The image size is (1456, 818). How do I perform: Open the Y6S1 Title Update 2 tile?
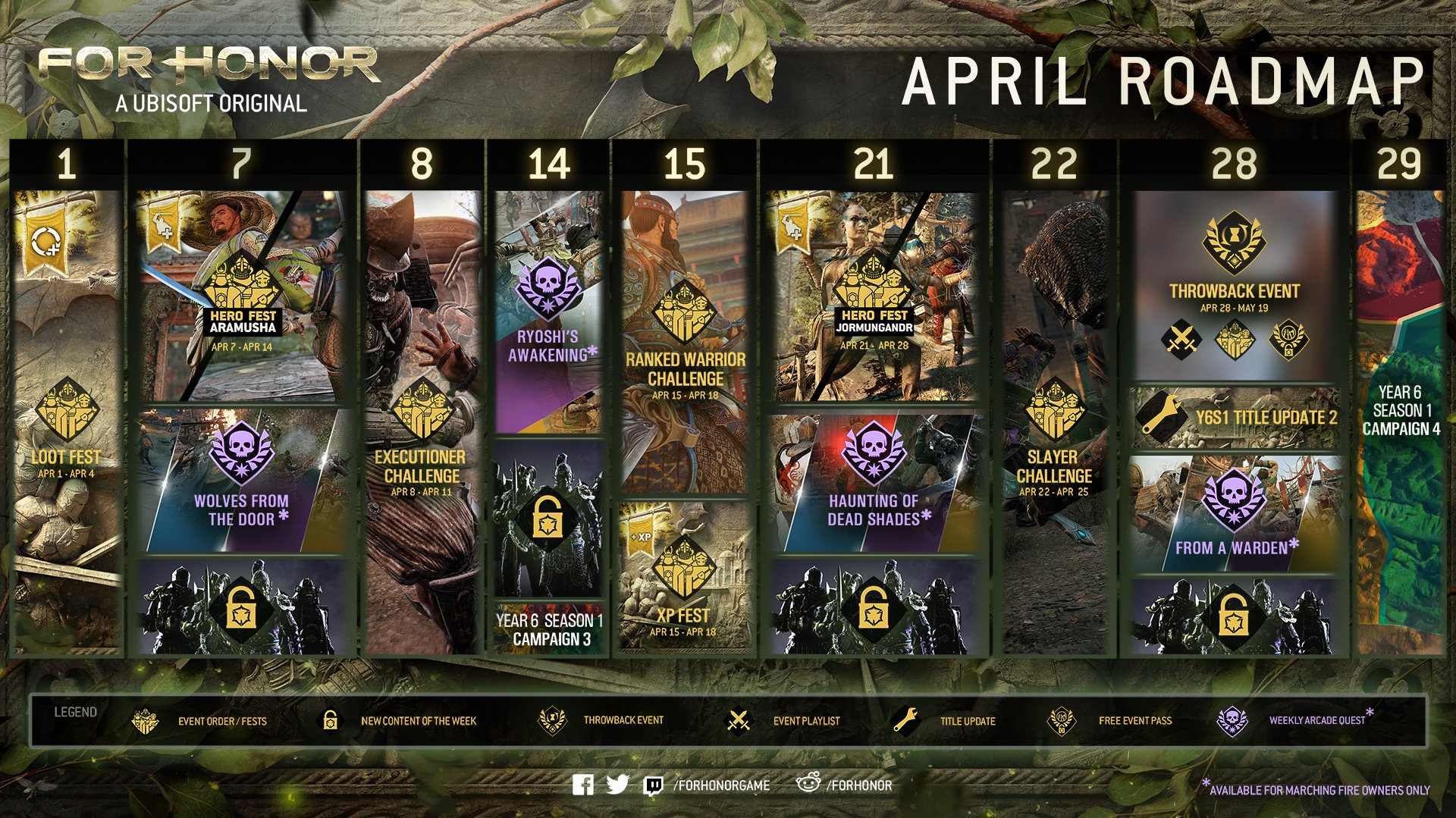[1235, 418]
